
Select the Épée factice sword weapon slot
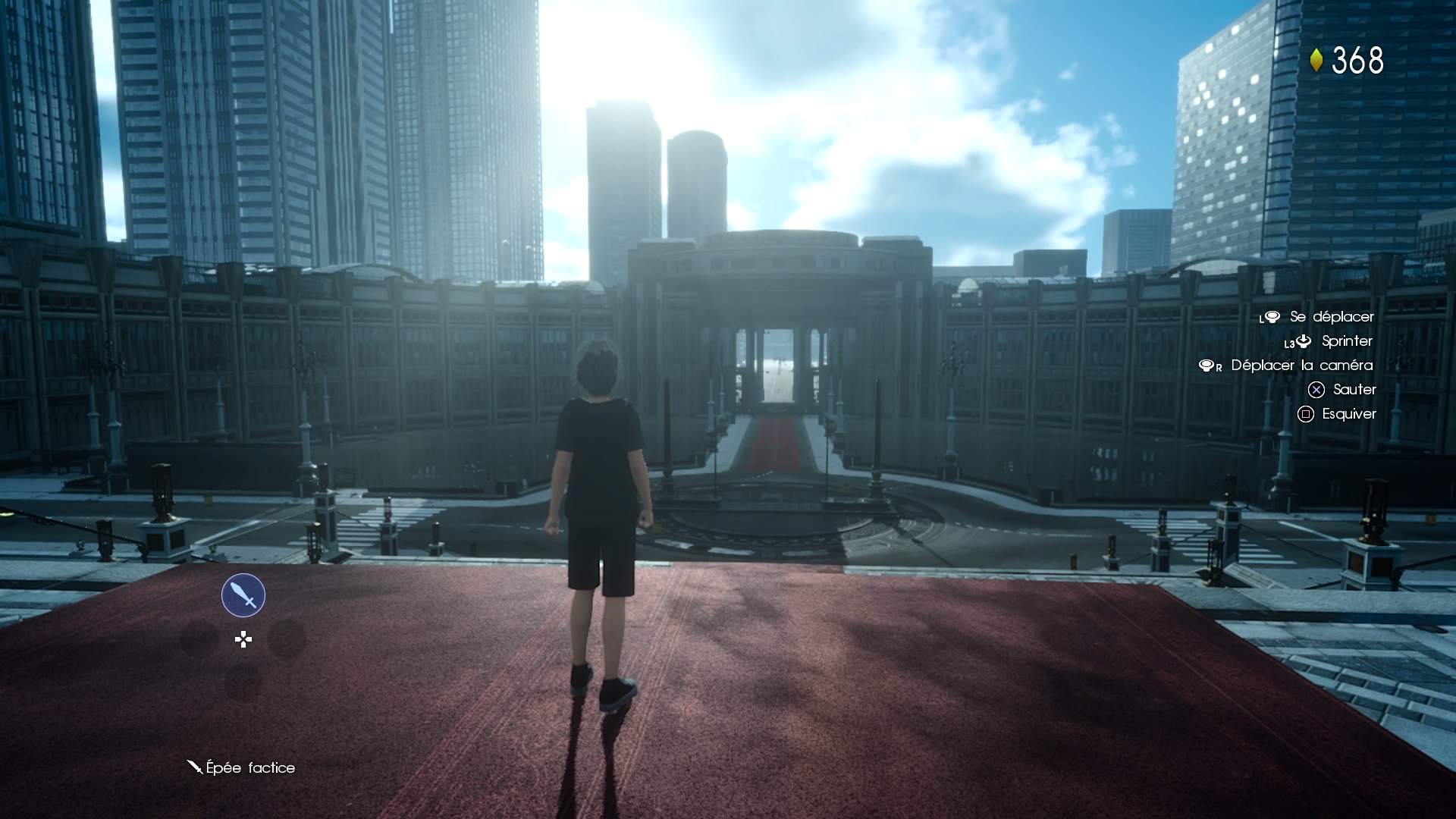tap(243, 595)
